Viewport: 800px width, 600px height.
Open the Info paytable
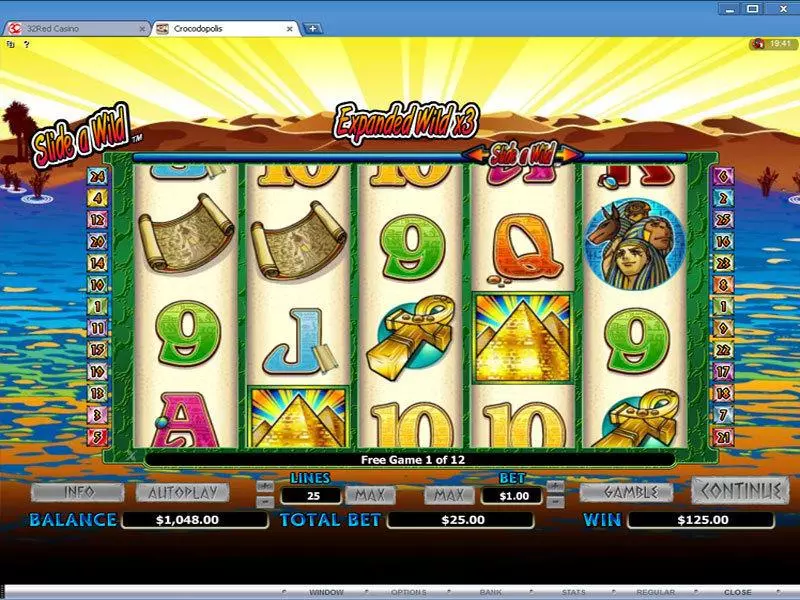(77, 492)
